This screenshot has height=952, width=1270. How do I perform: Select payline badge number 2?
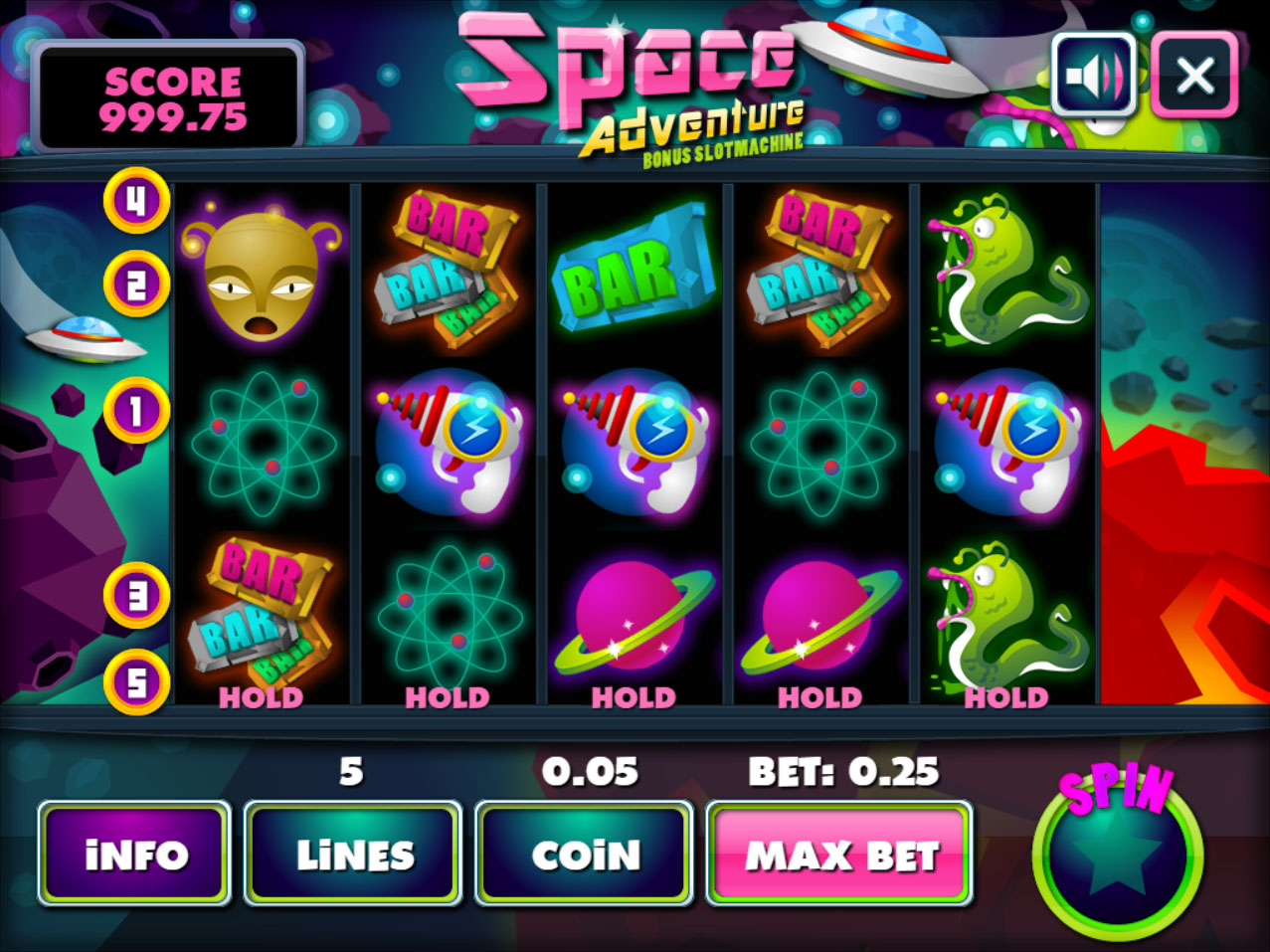136,285
